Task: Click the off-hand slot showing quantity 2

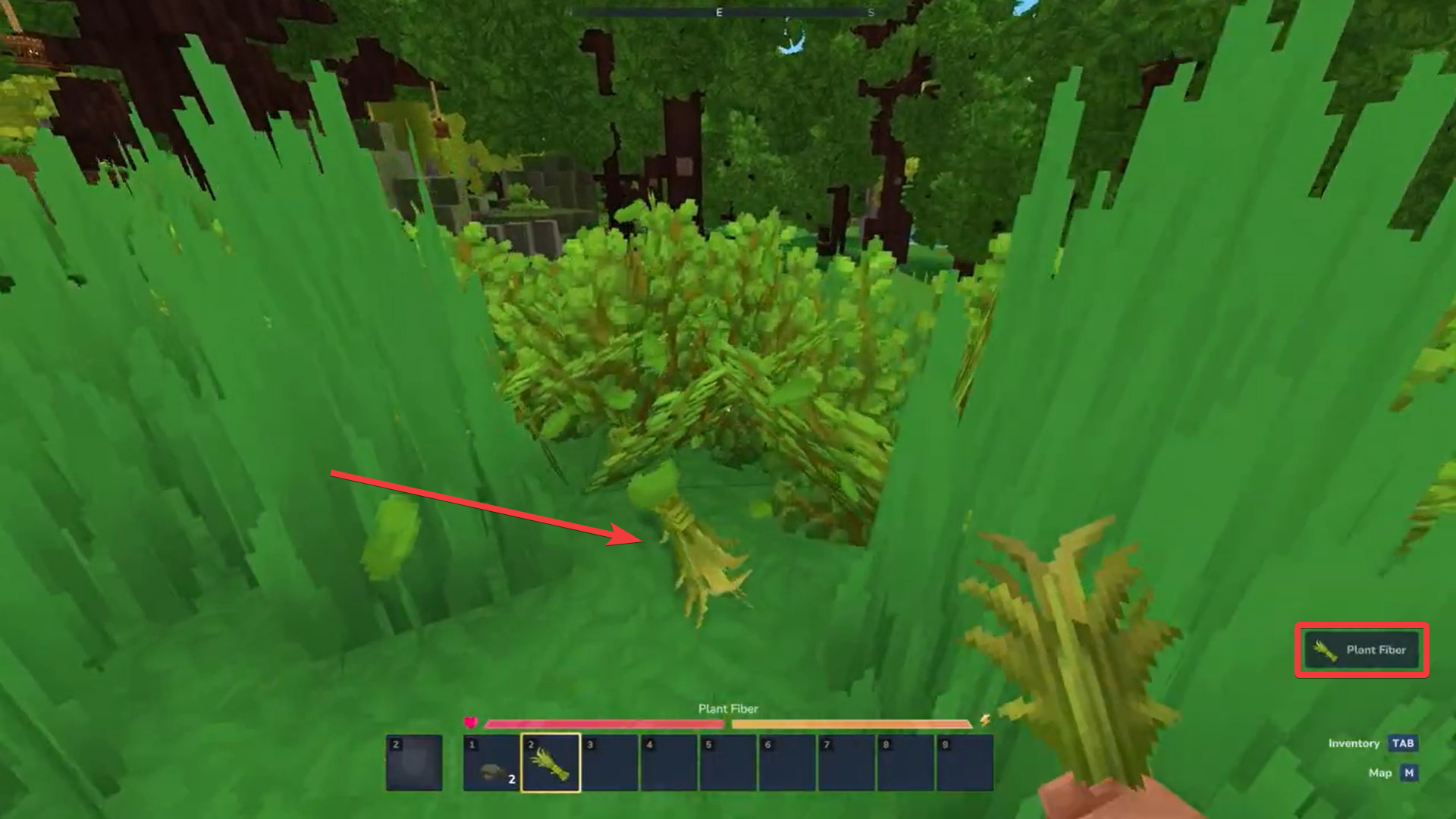Action: [x=414, y=764]
